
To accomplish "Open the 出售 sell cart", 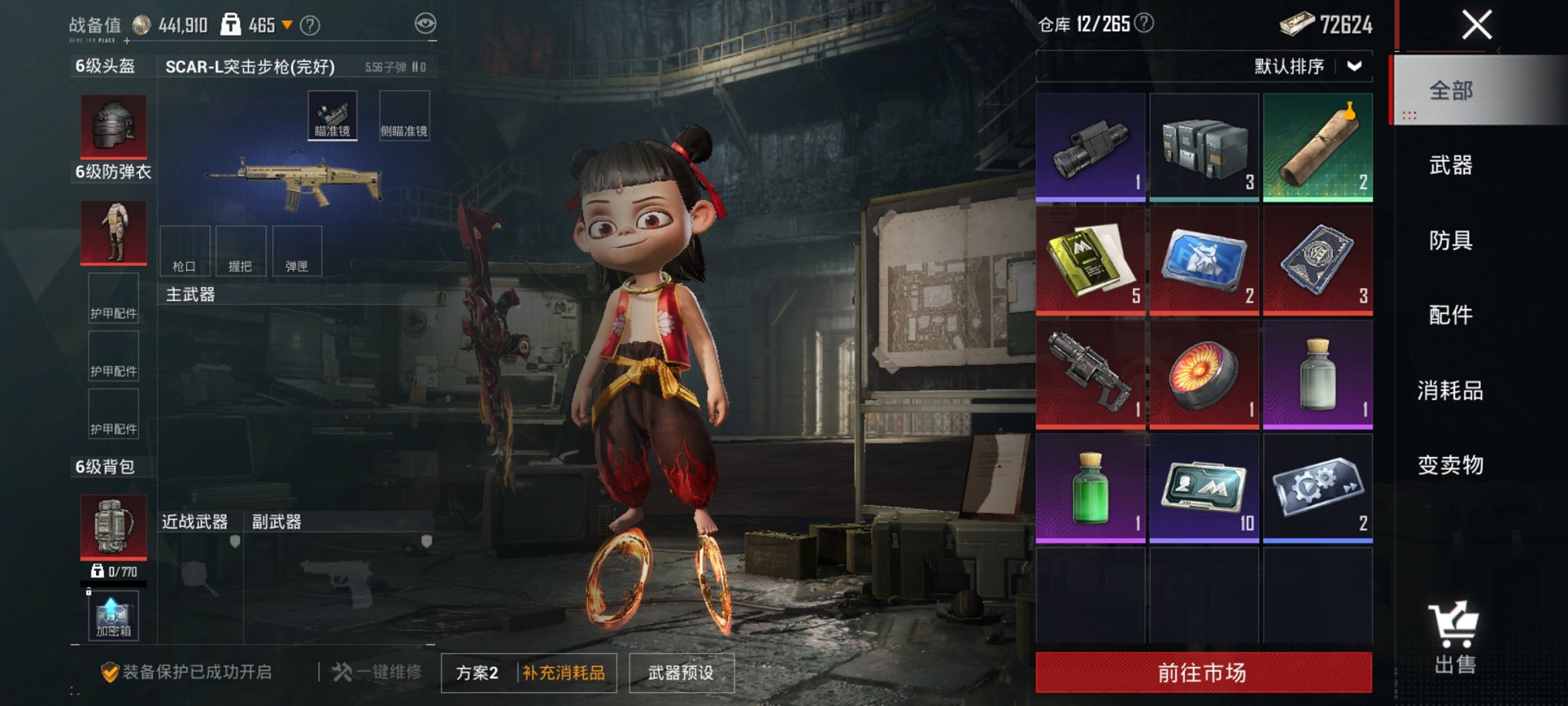I will click(x=1454, y=638).
